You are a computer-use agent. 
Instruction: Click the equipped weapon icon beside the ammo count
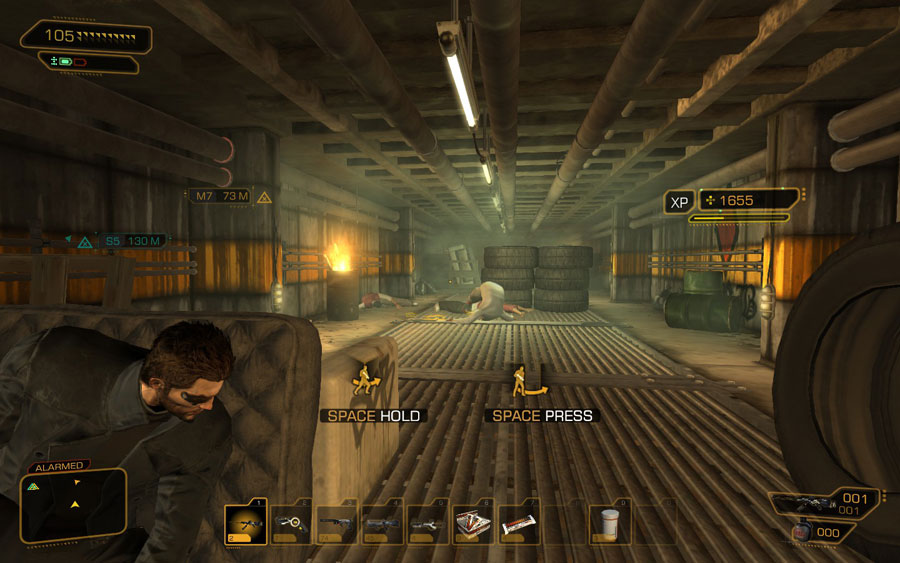coord(804,502)
